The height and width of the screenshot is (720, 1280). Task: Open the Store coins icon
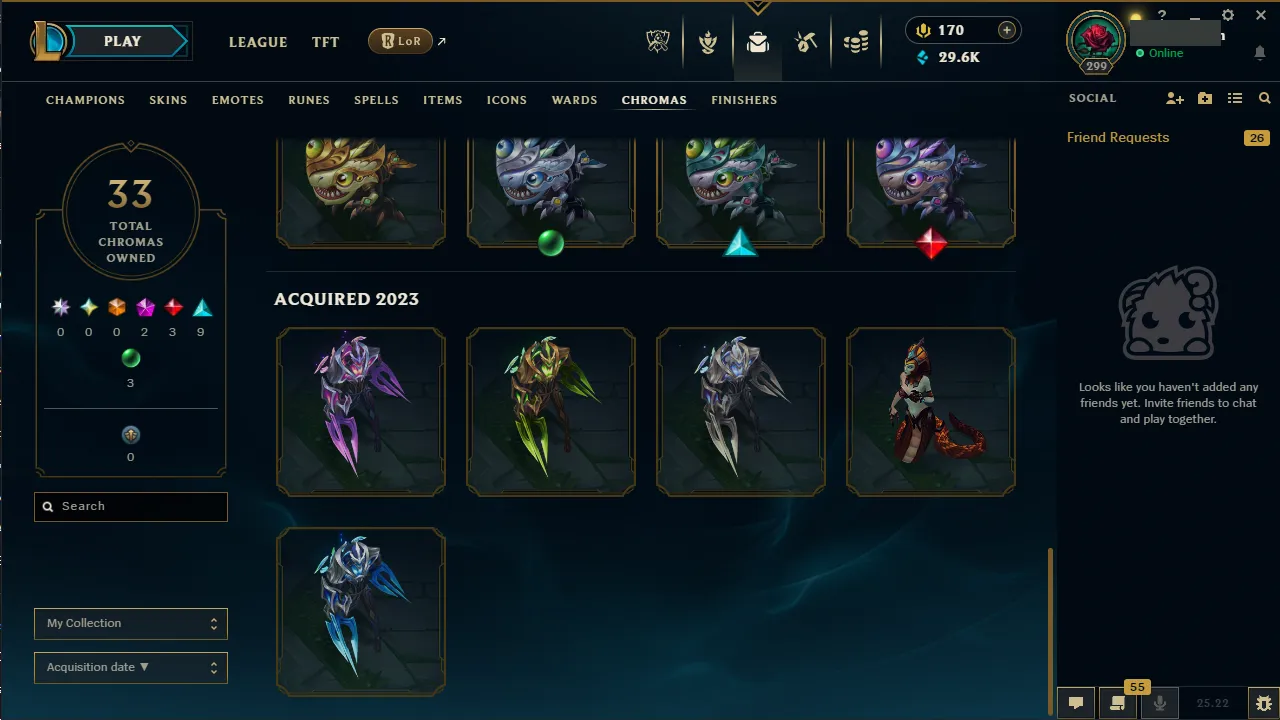(x=856, y=42)
